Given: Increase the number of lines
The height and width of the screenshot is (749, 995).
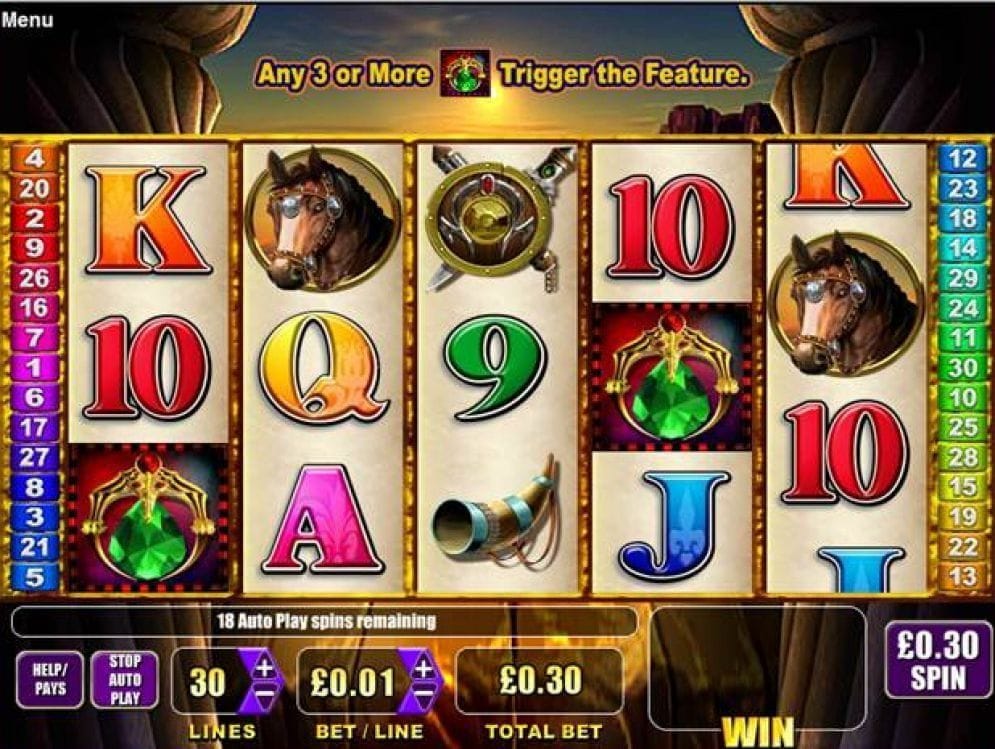Looking at the screenshot, I should tap(265, 667).
